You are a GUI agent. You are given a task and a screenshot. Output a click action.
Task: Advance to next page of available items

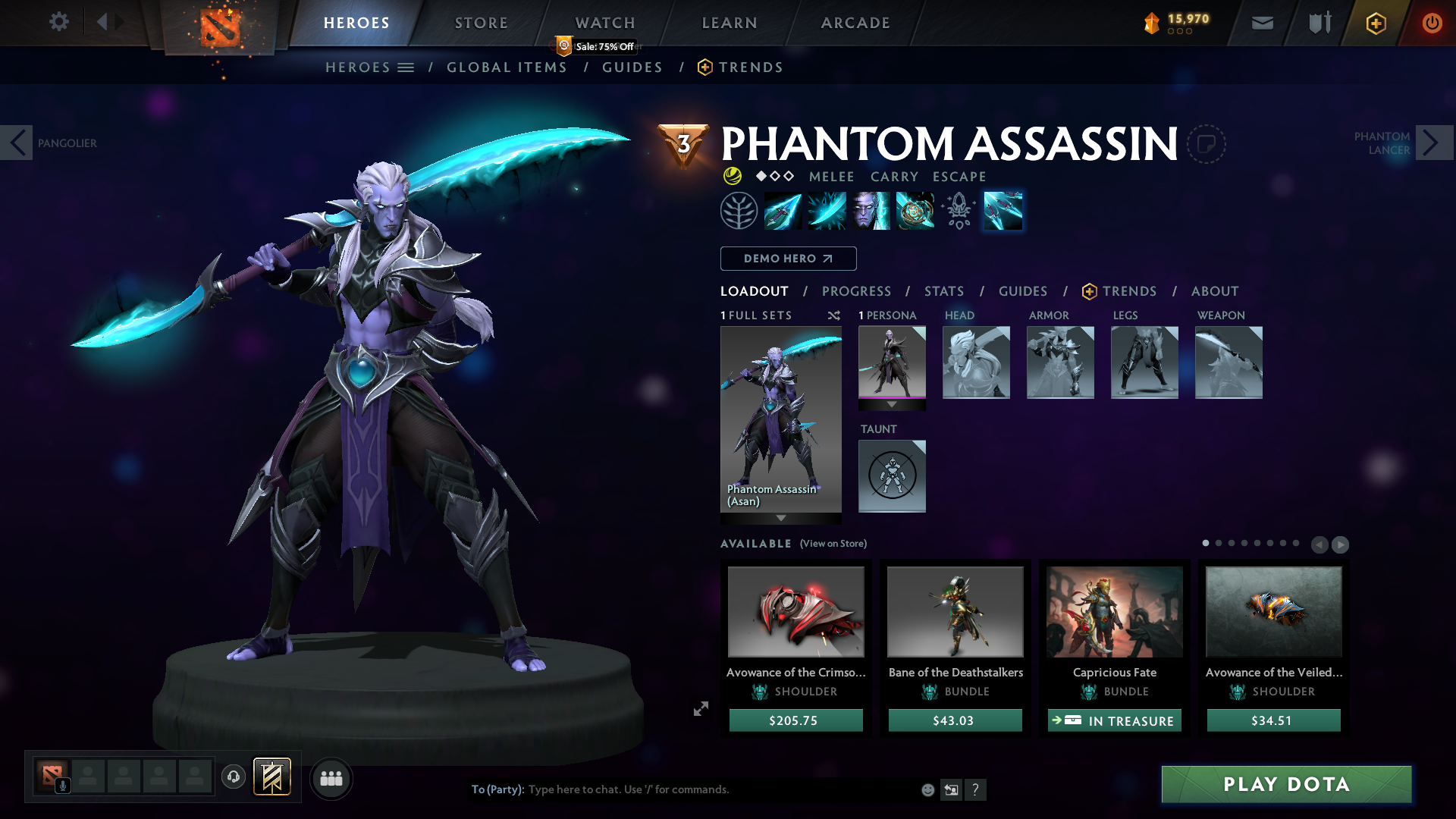click(1341, 544)
